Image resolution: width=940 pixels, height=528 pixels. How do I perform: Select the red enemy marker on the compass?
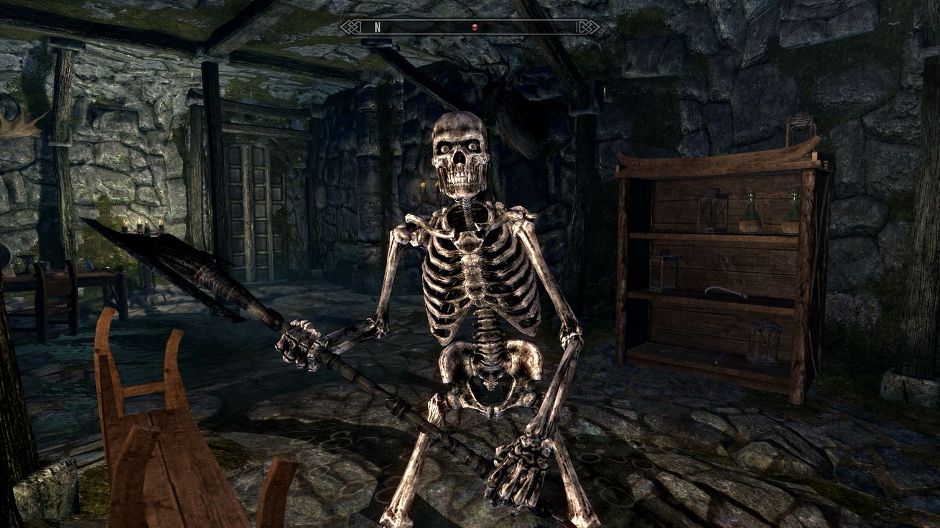pyautogui.click(x=474, y=27)
